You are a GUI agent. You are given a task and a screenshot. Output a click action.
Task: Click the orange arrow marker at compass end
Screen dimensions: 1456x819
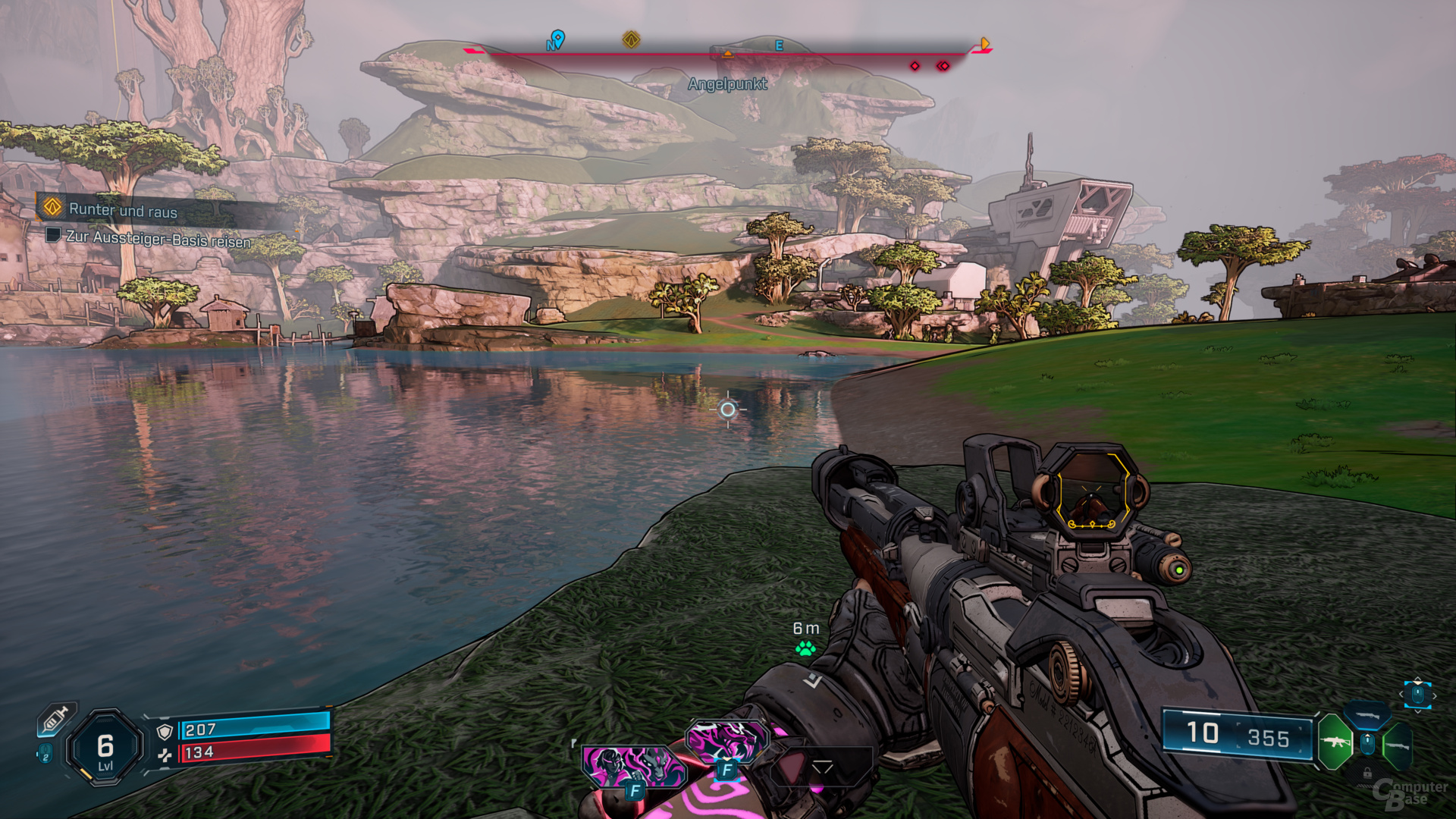click(x=984, y=44)
